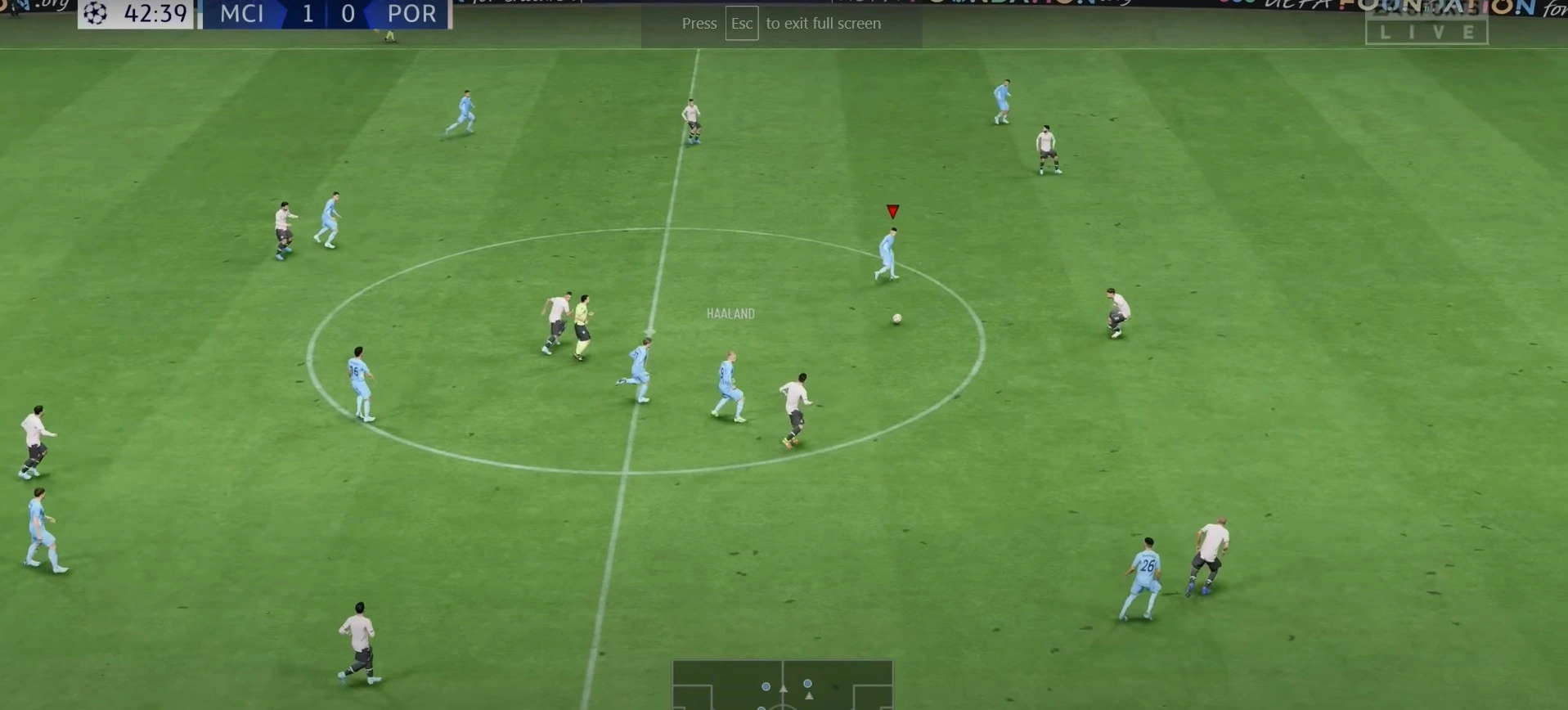Image resolution: width=1568 pixels, height=710 pixels.
Task: Click the HAALAND name label on the pitch
Action: tap(730, 313)
